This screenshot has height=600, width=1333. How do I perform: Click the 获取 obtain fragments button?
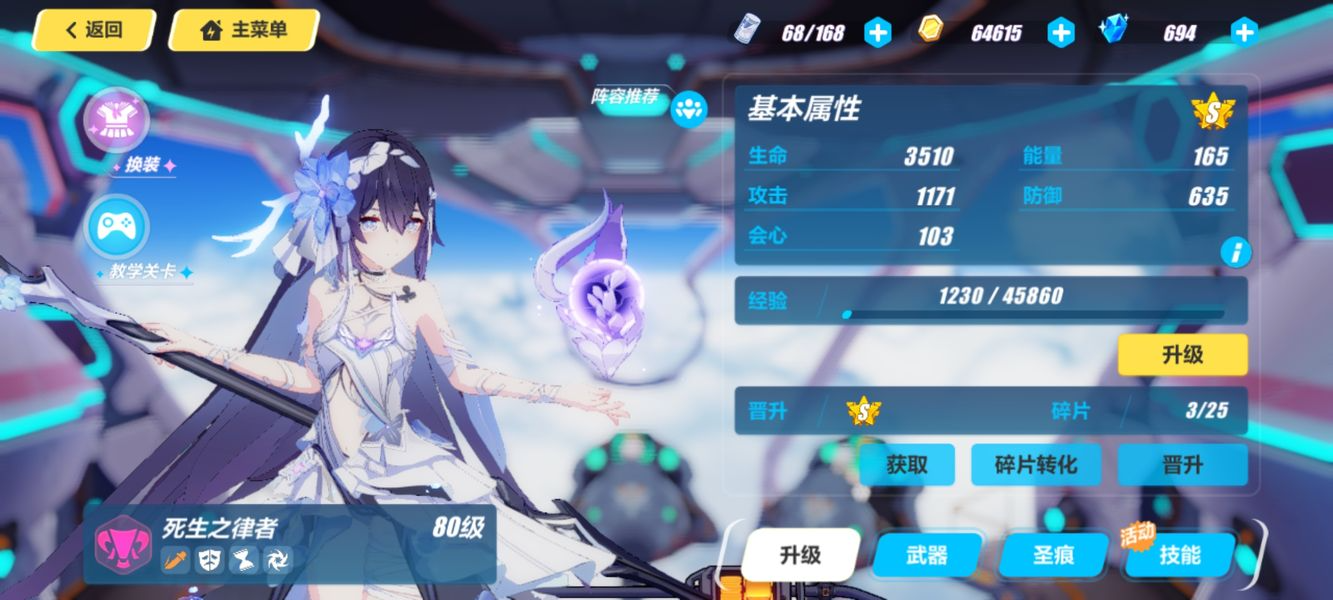click(907, 465)
